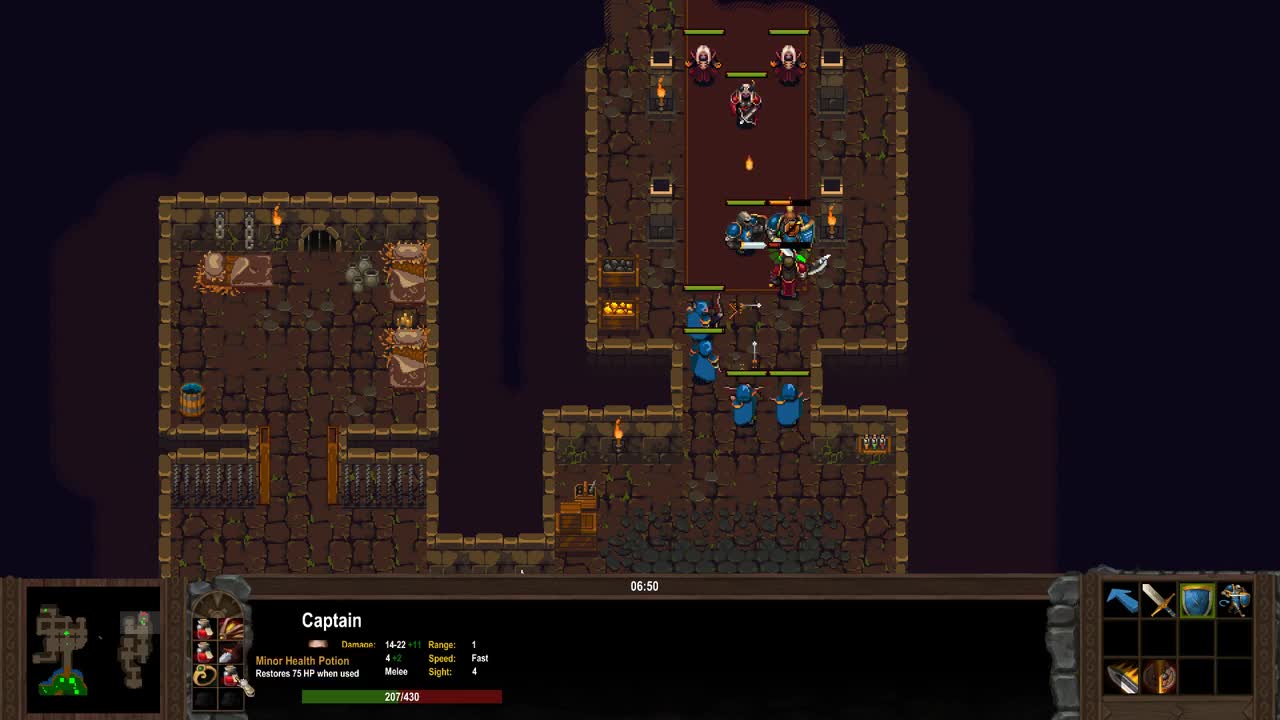Toggle the highlighted Defend stance
Viewport: 1280px width, 720px height.
[1198, 600]
